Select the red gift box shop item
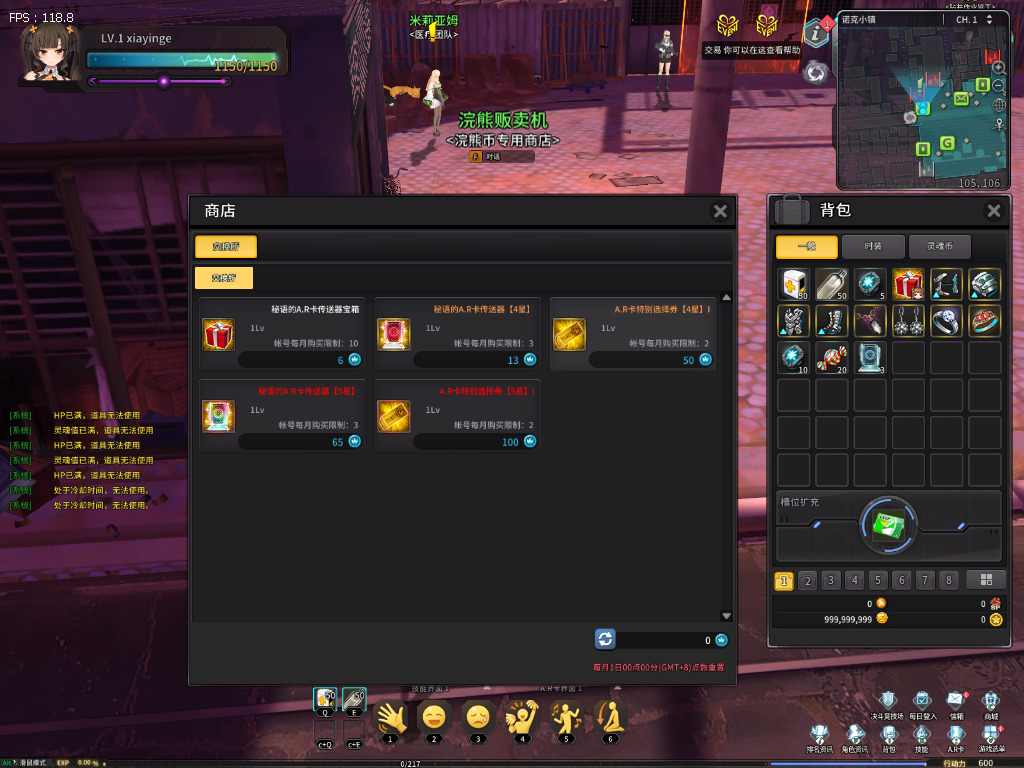Image resolution: width=1024 pixels, height=768 pixels. point(218,334)
